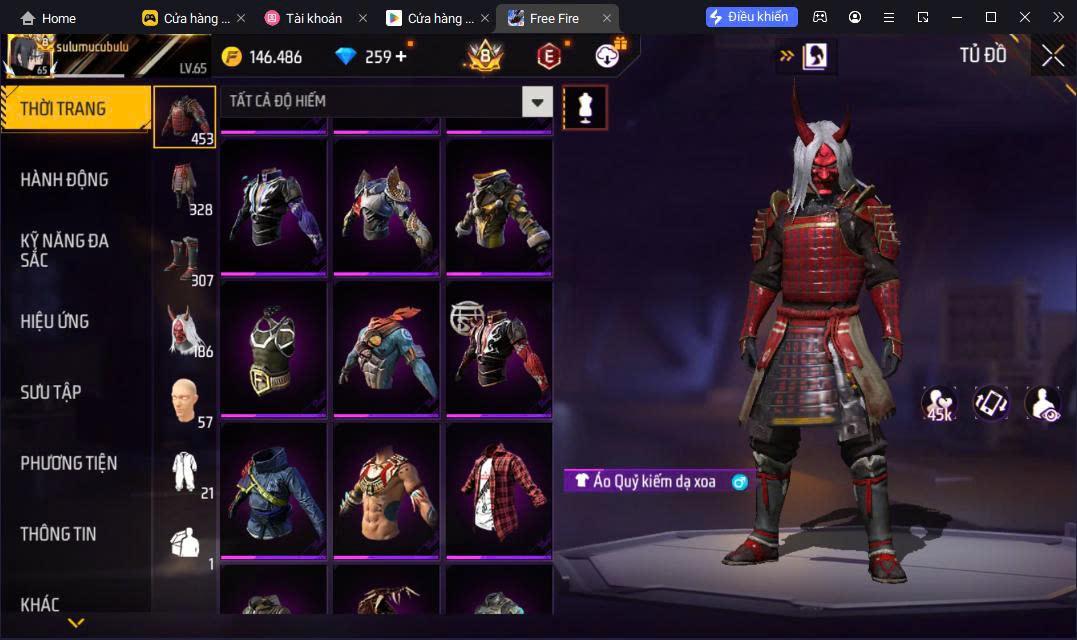This screenshot has width=1077, height=640.
Task: Open the PHƯƠNG TIỆN category
Action: click(x=69, y=463)
